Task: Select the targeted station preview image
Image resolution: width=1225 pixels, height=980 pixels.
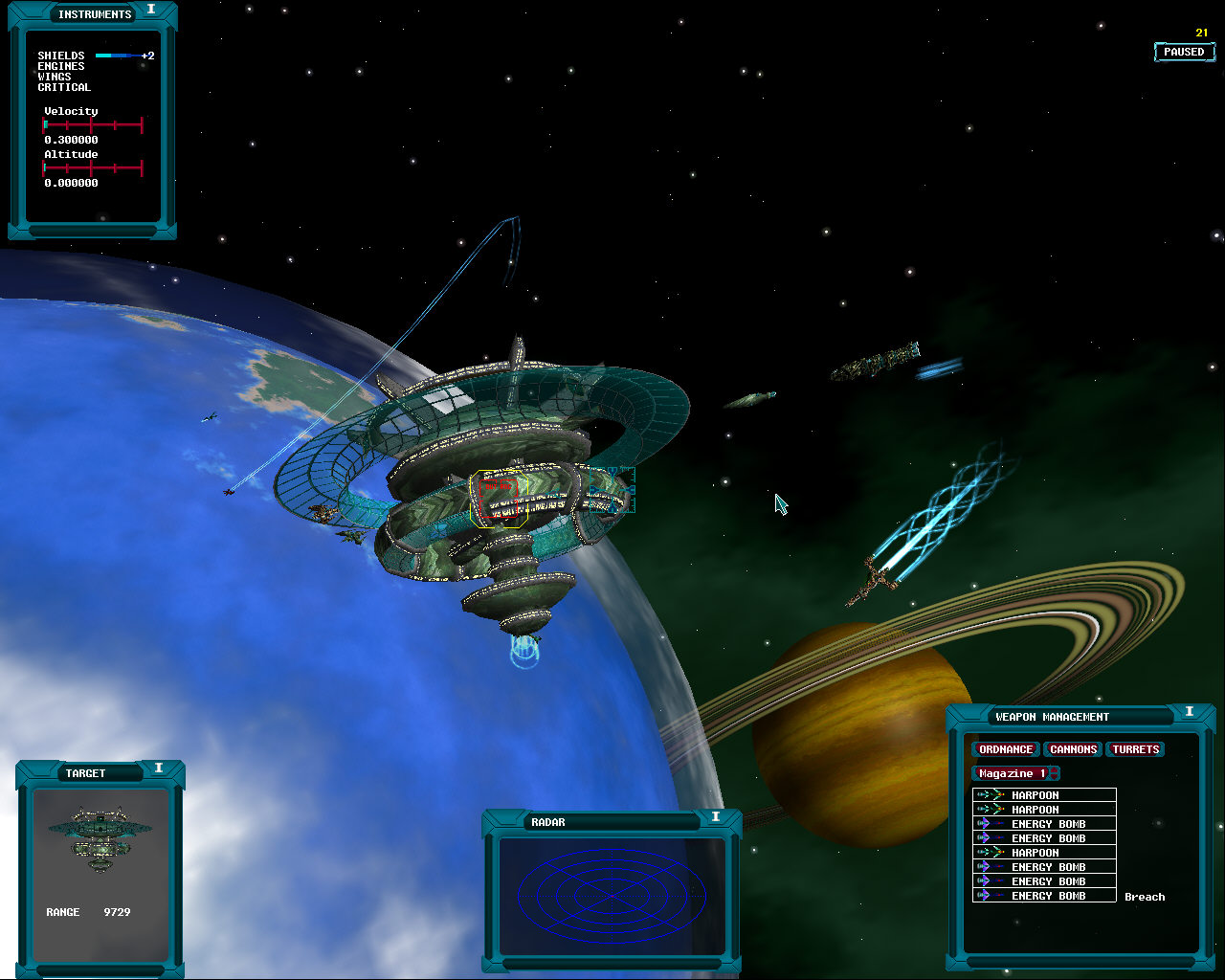Action: click(100, 839)
